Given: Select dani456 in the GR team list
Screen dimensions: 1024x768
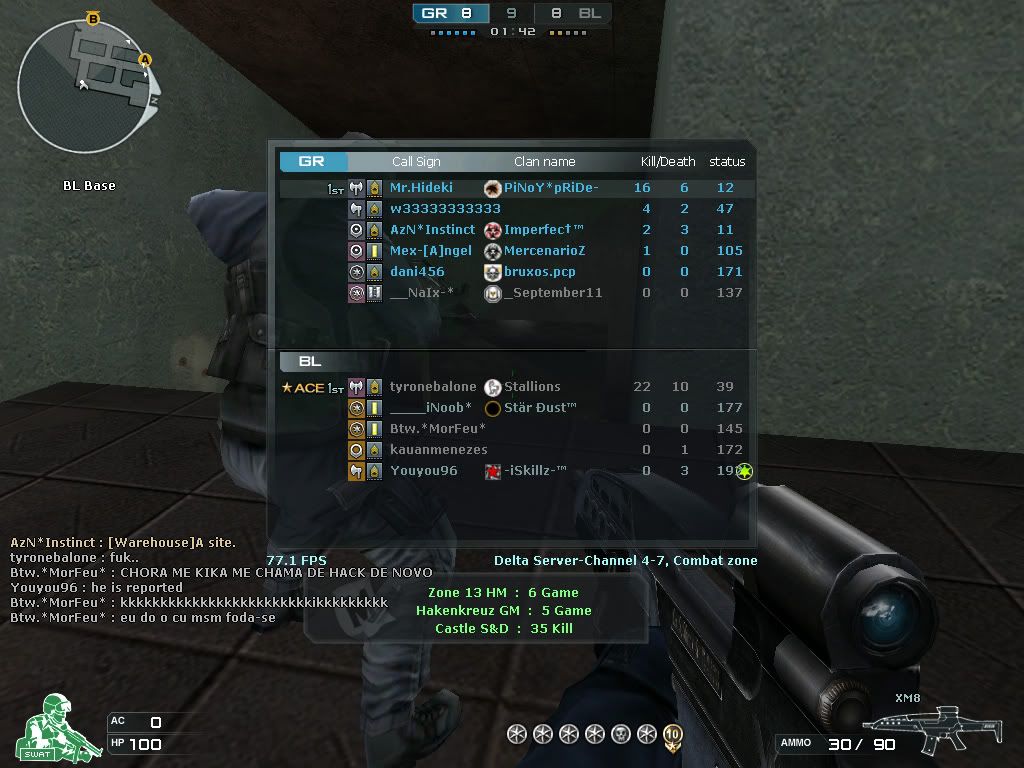Looking at the screenshot, I should click(417, 272).
